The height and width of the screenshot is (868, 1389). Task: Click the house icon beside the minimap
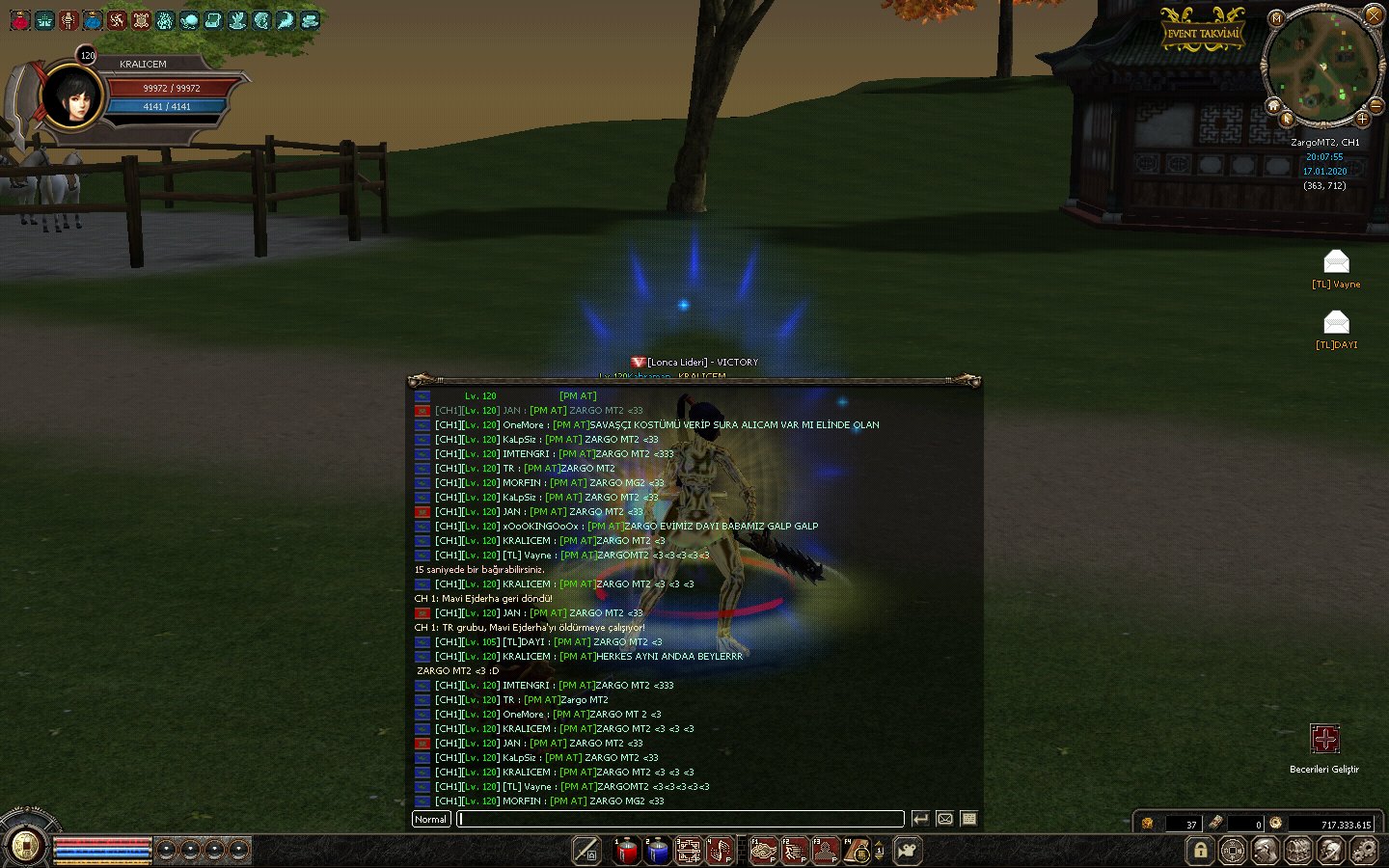(x=1274, y=105)
